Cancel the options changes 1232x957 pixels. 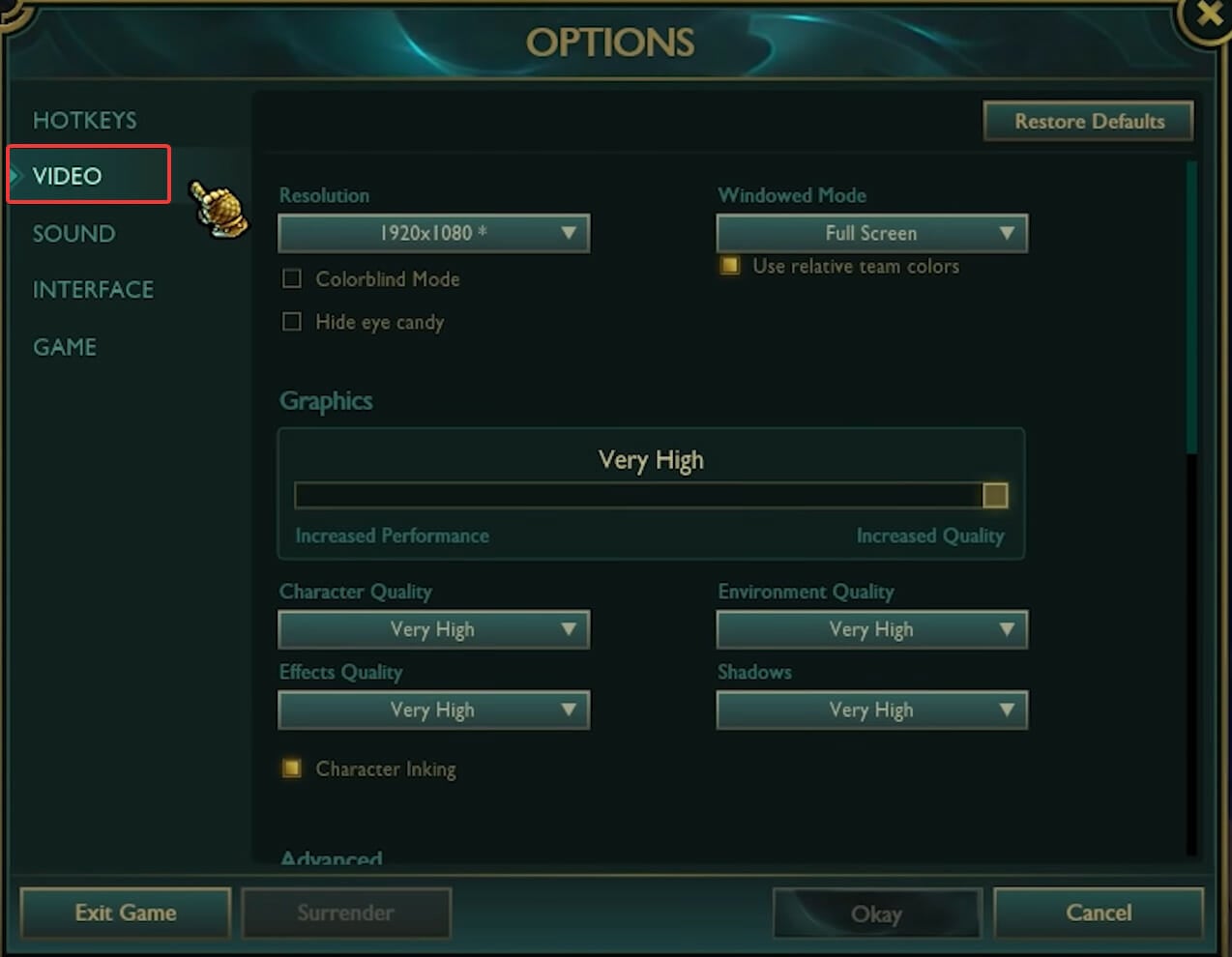[1098, 913]
